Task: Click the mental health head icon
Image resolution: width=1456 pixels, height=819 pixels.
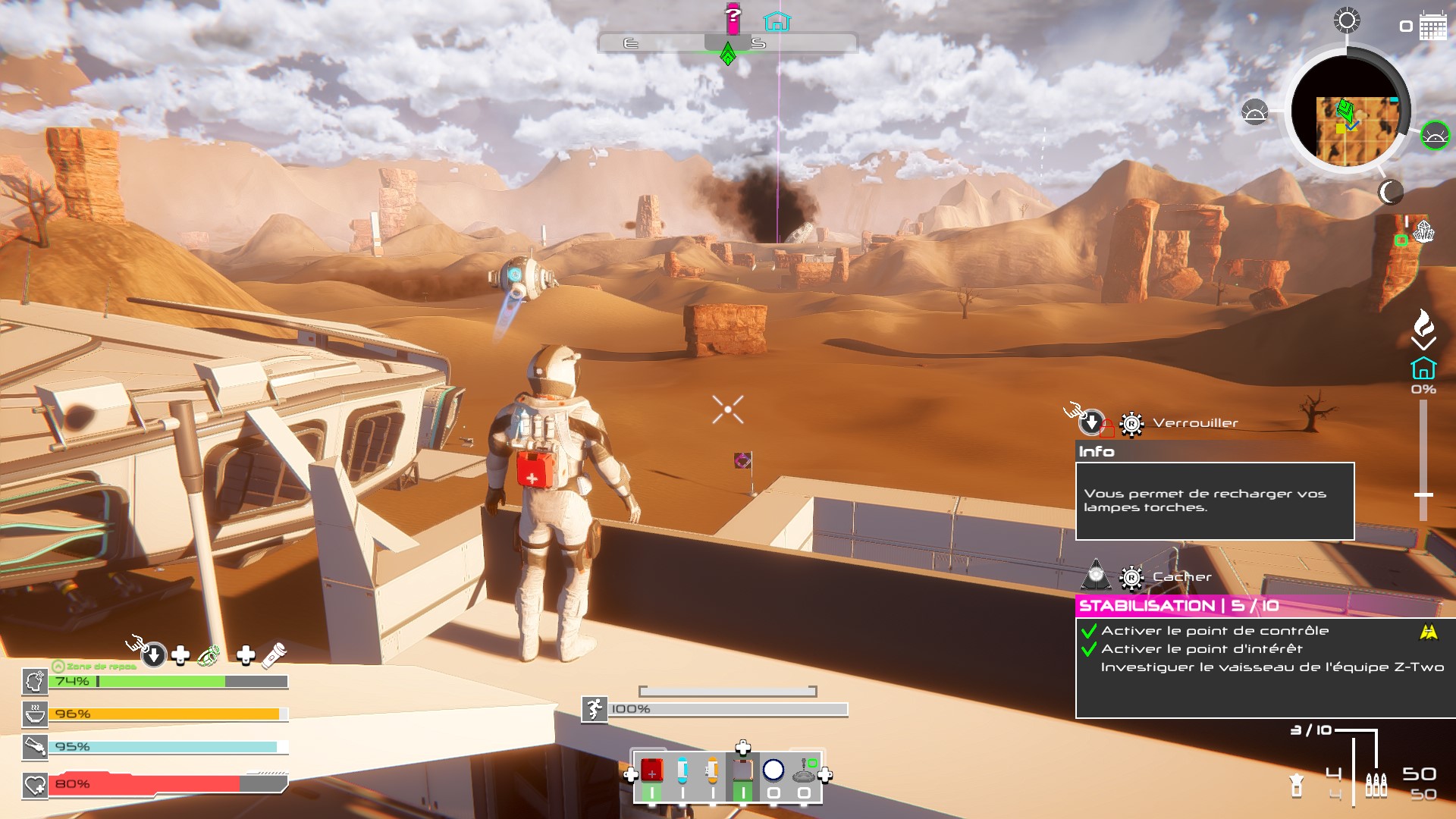Action: pos(35,681)
